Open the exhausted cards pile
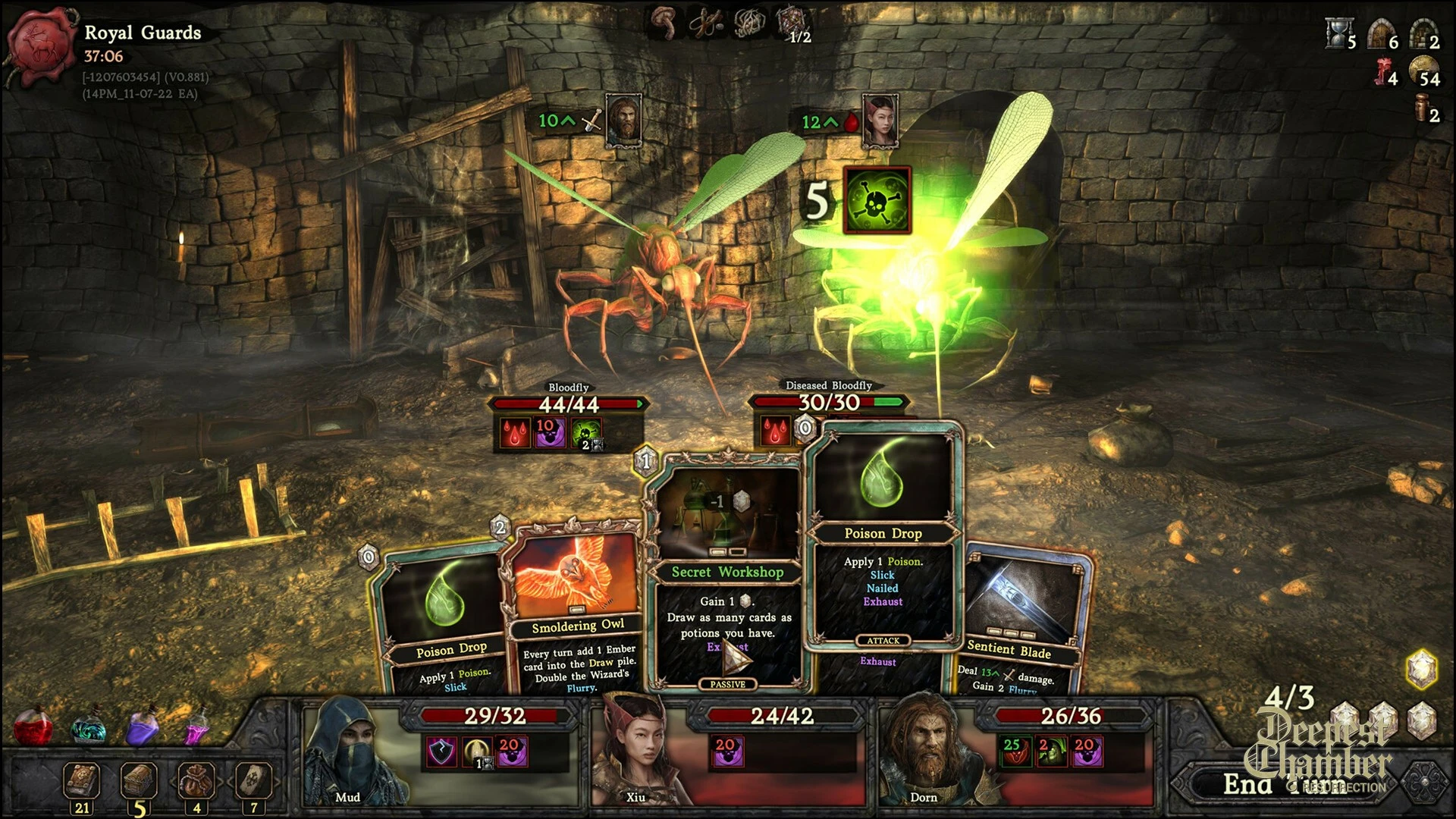Image resolution: width=1456 pixels, height=819 pixels. click(253, 782)
